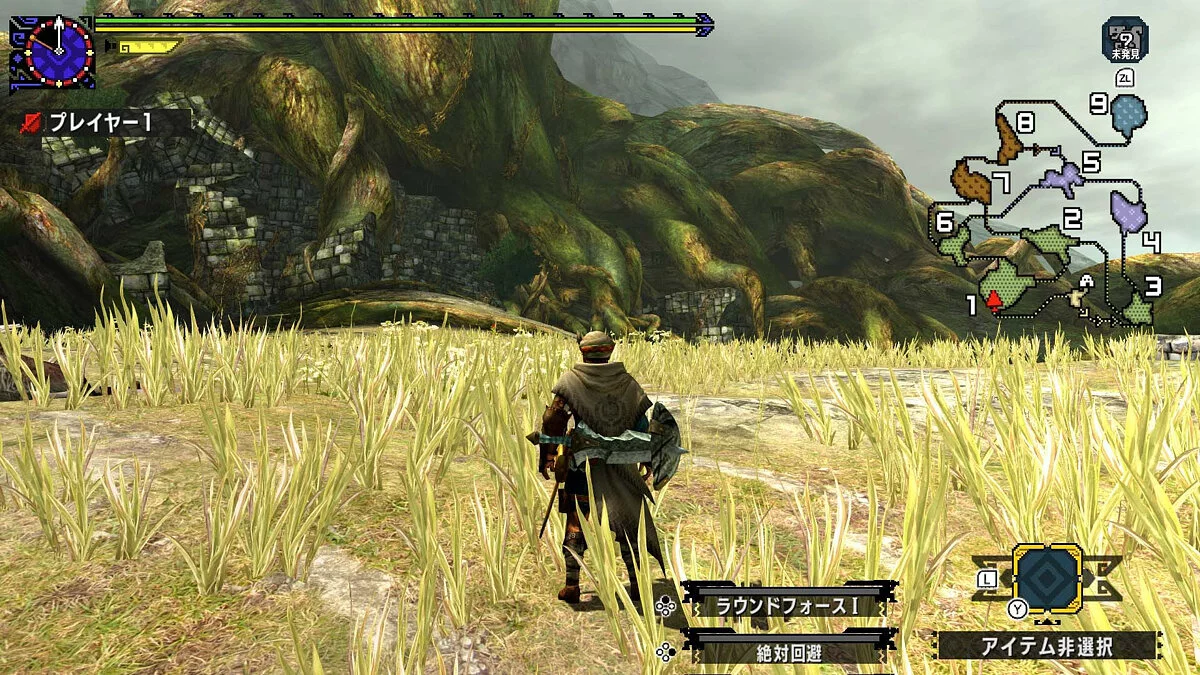The width and height of the screenshot is (1200, 675).
Task: Activate the 絶対回避 hunter art
Action: (x=788, y=652)
